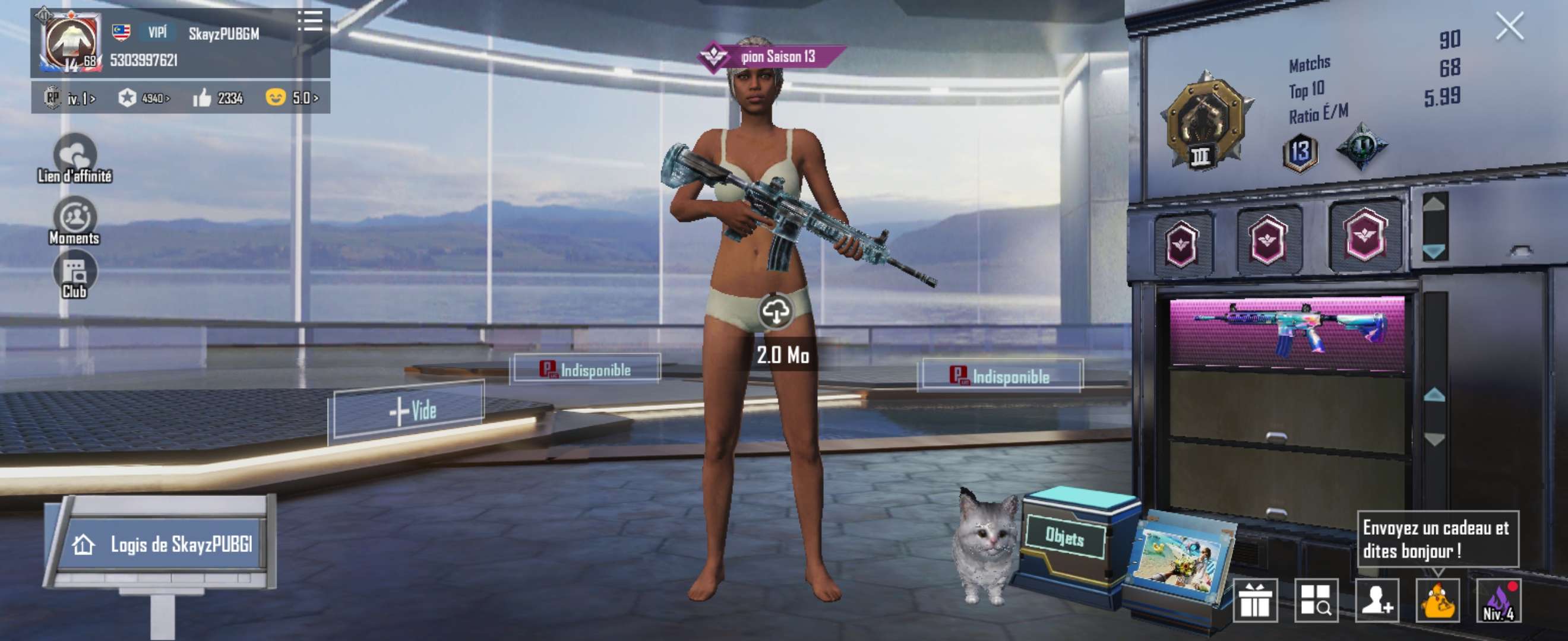Close the profile screen with the X
The width and height of the screenshot is (1568, 641).
tap(1510, 27)
